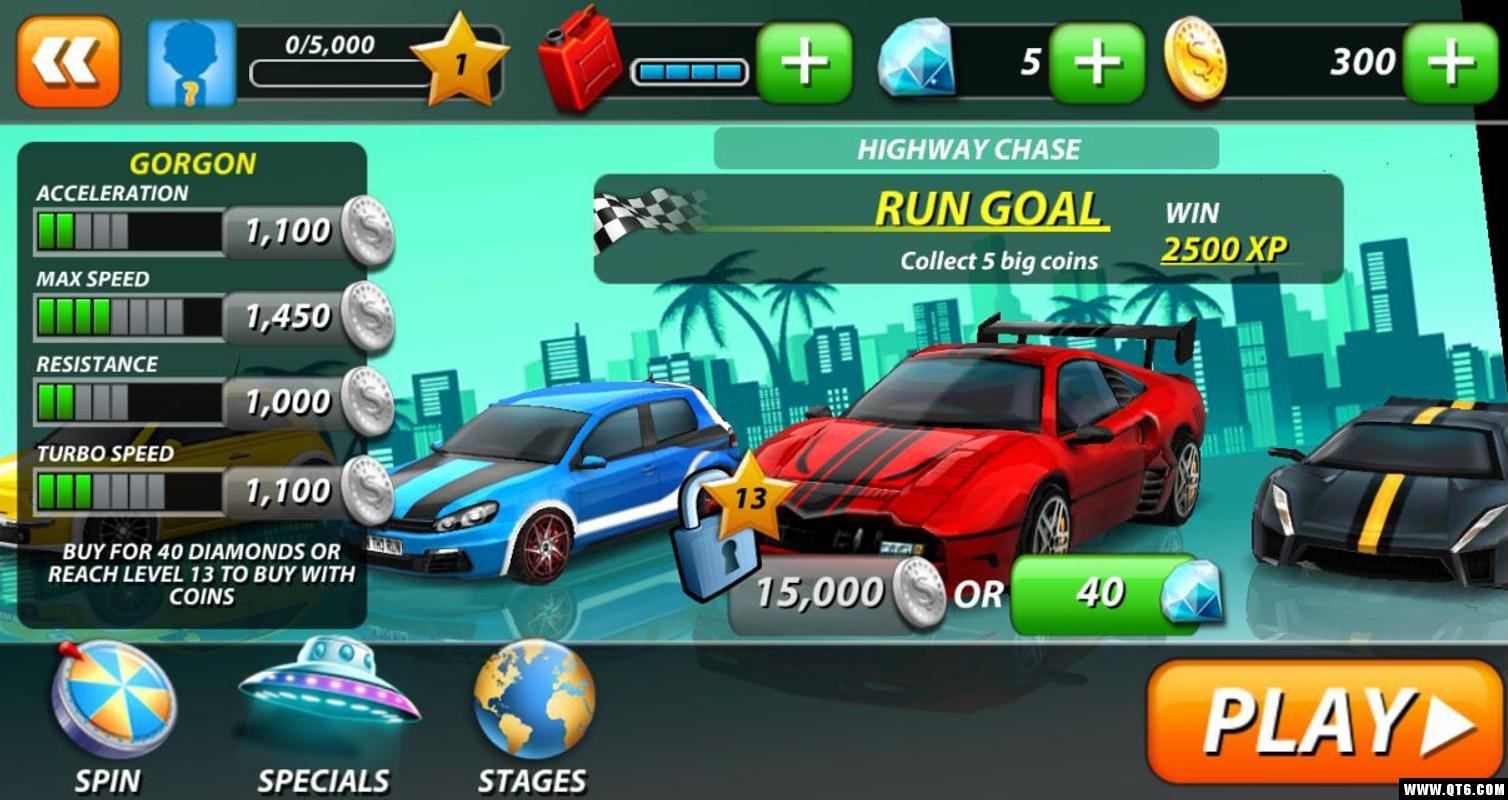The height and width of the screenshot is (800, 1508).
Task: Go back with the orange arrow button
Action: pos(67,61)
